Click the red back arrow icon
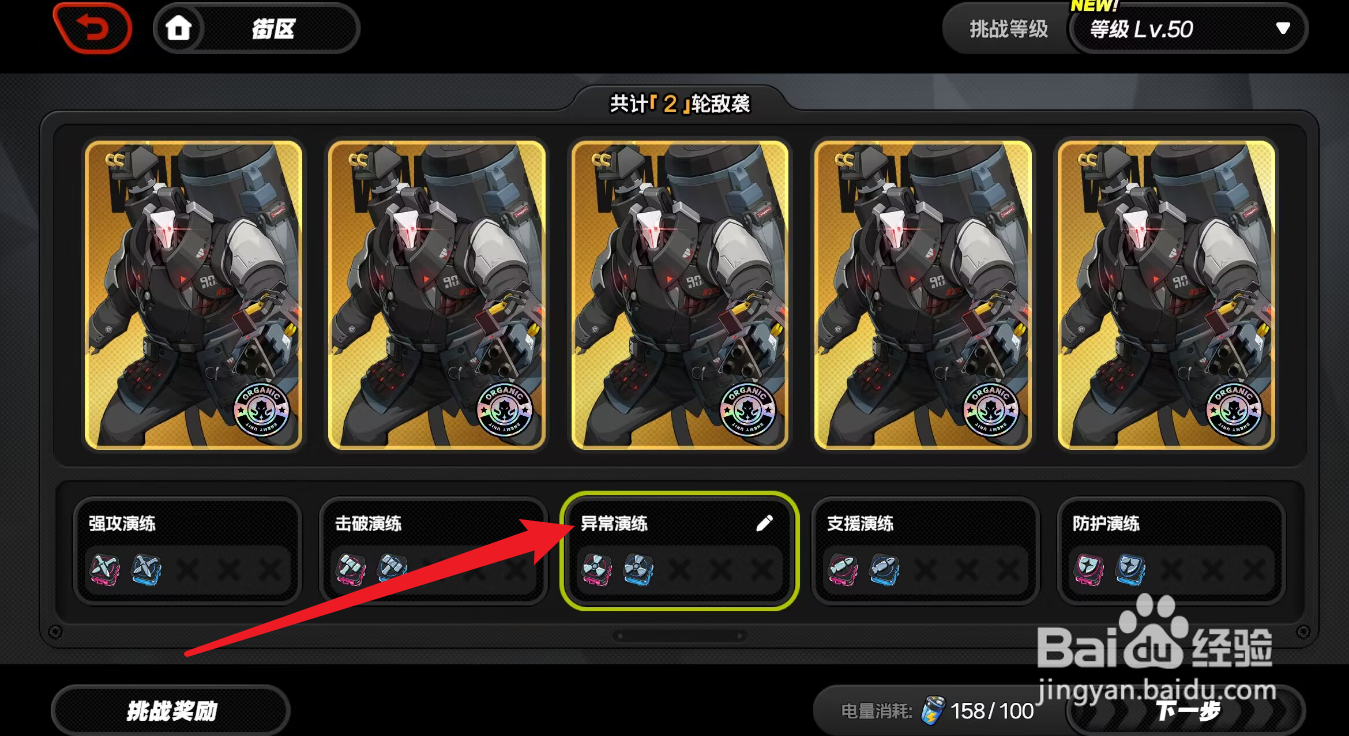1349x736 pixels. point(92,28)
